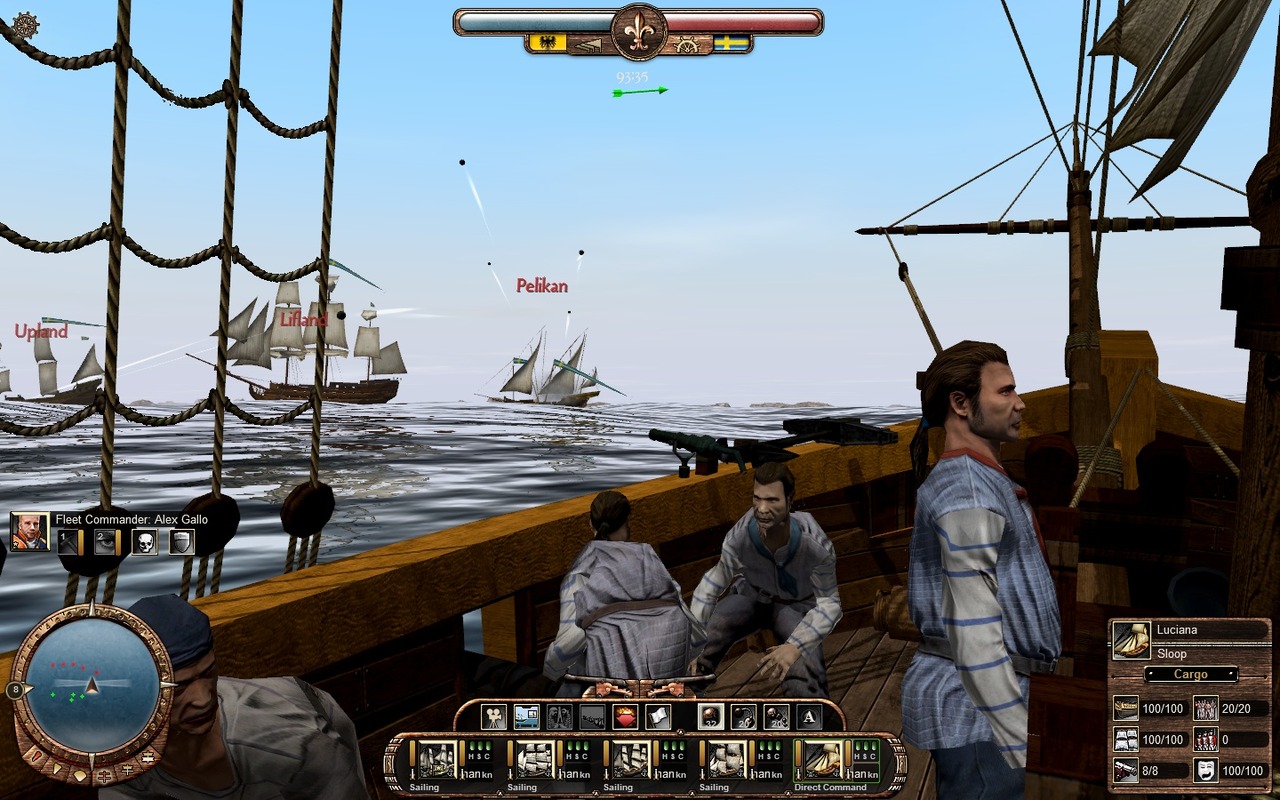Select the Direct Command sloop in fleet bar
Screen dimensions: 1280x800
(825, 760)
